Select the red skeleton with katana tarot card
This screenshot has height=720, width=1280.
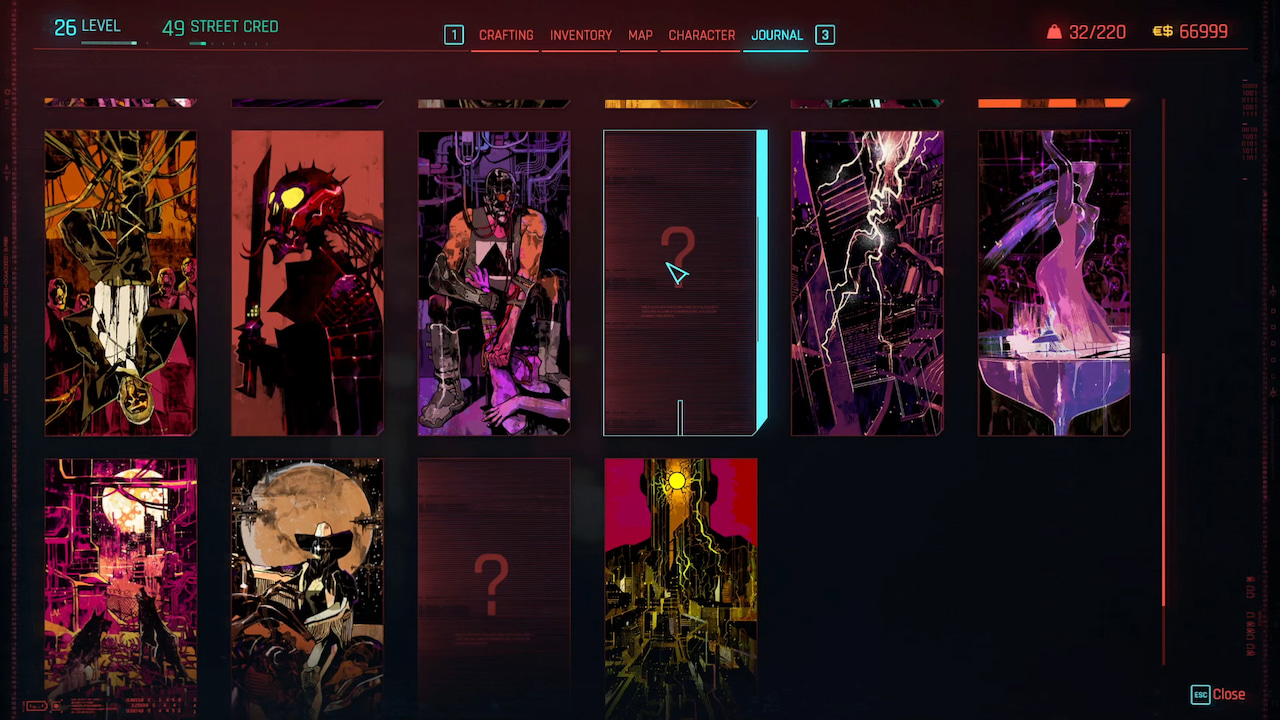click(307, 282)
